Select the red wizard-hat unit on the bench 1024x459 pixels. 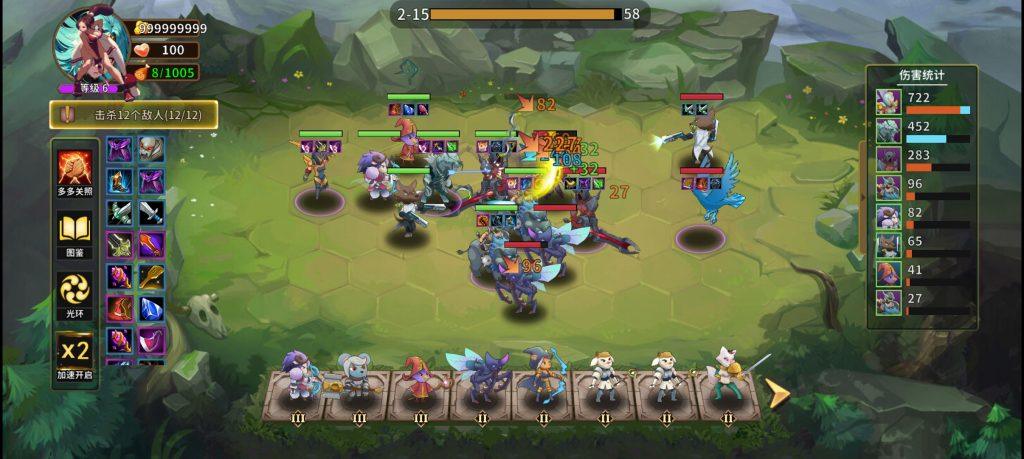[418, 378]
